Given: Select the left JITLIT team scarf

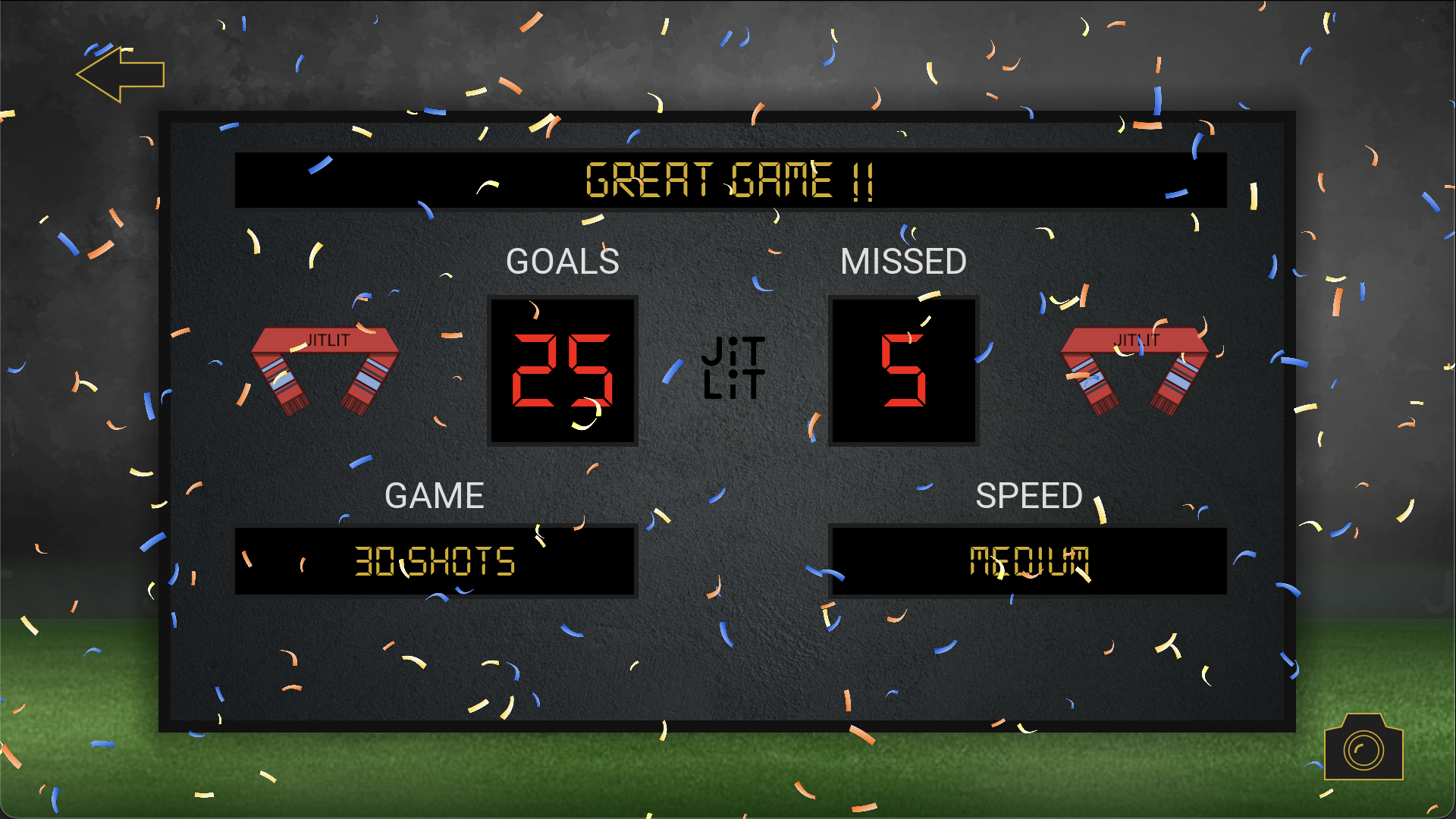Looking at the screenshot, I should [x=325, y=369].
